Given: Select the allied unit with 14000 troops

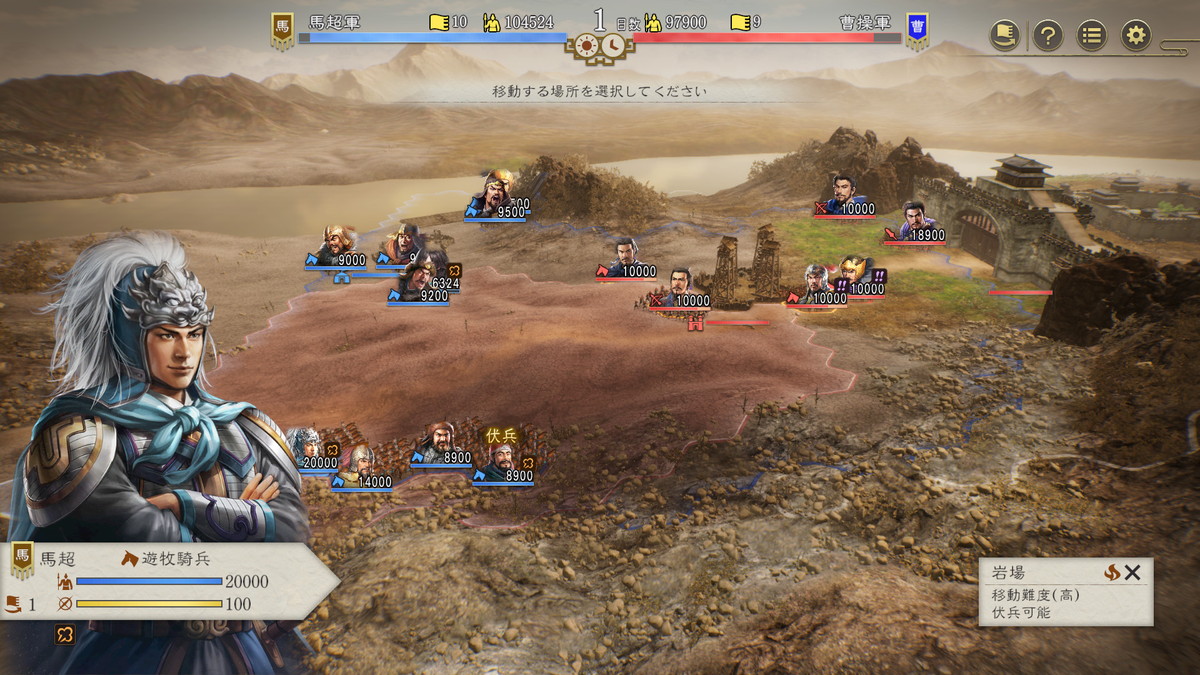Looking at the screenshot, I should pyautogui.click(x=359, y=465).
